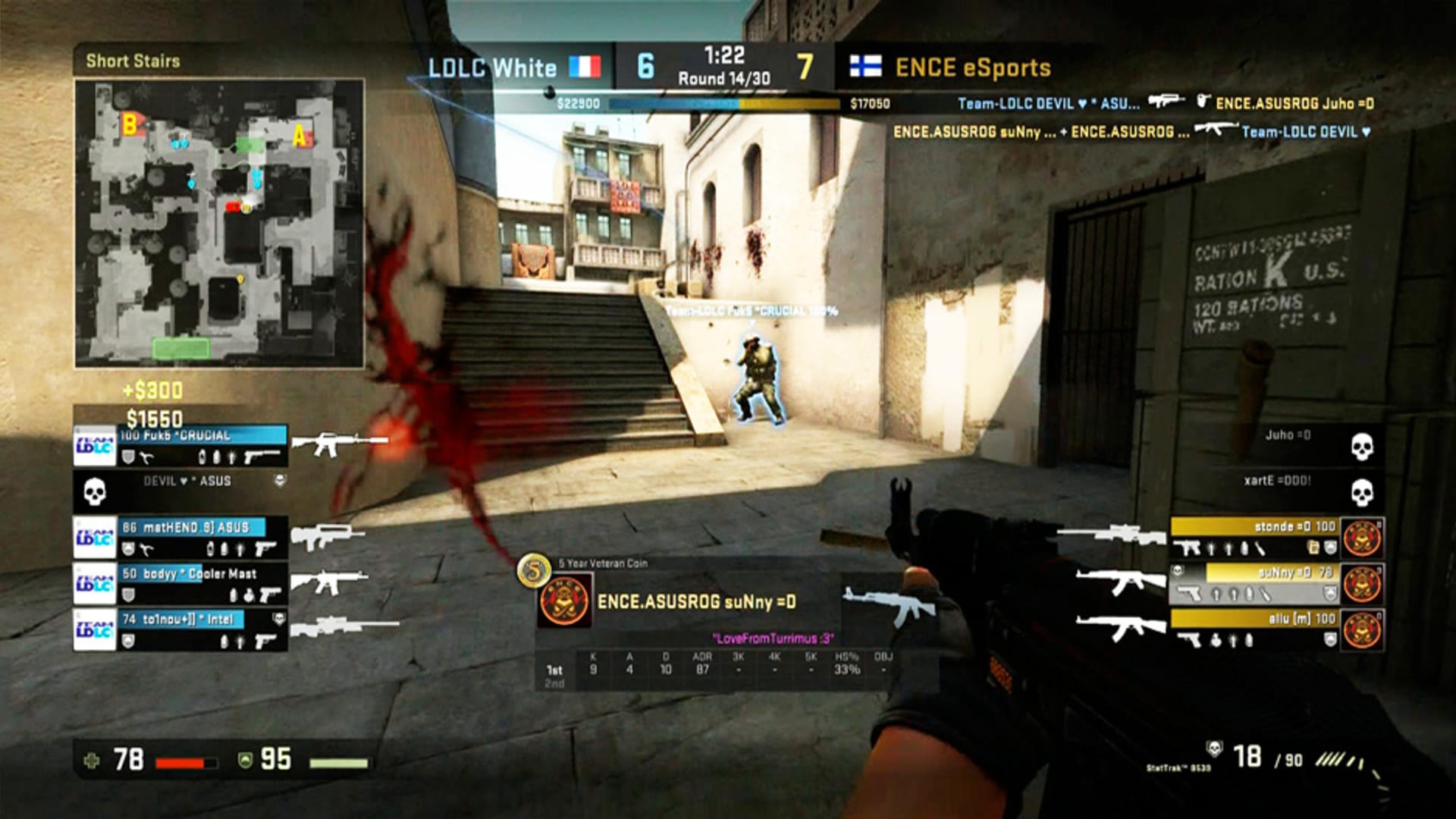
Task: Click the AK-47 icon in spectated player panel
Action: pos(884,605)
